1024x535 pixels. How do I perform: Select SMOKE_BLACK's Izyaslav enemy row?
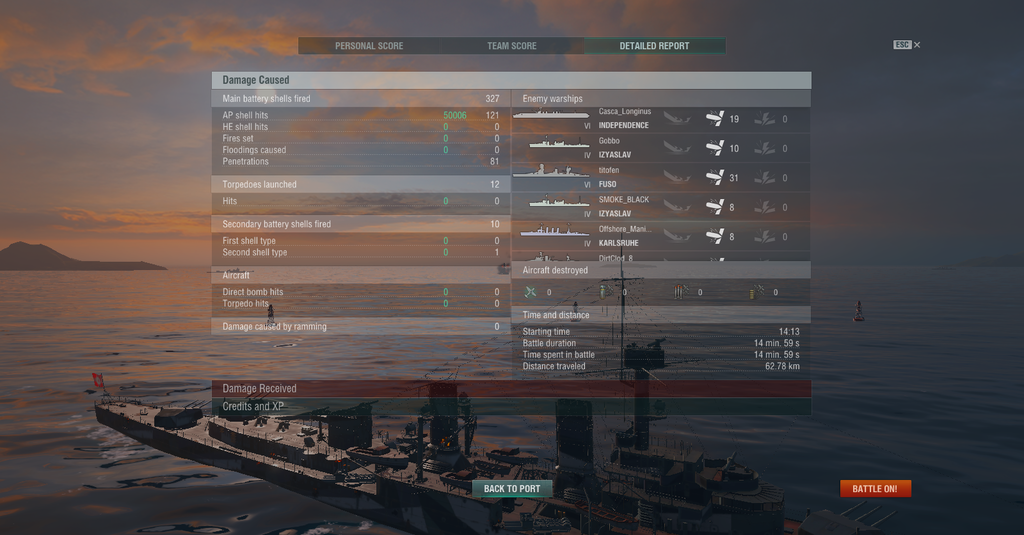tap(660, 206)
